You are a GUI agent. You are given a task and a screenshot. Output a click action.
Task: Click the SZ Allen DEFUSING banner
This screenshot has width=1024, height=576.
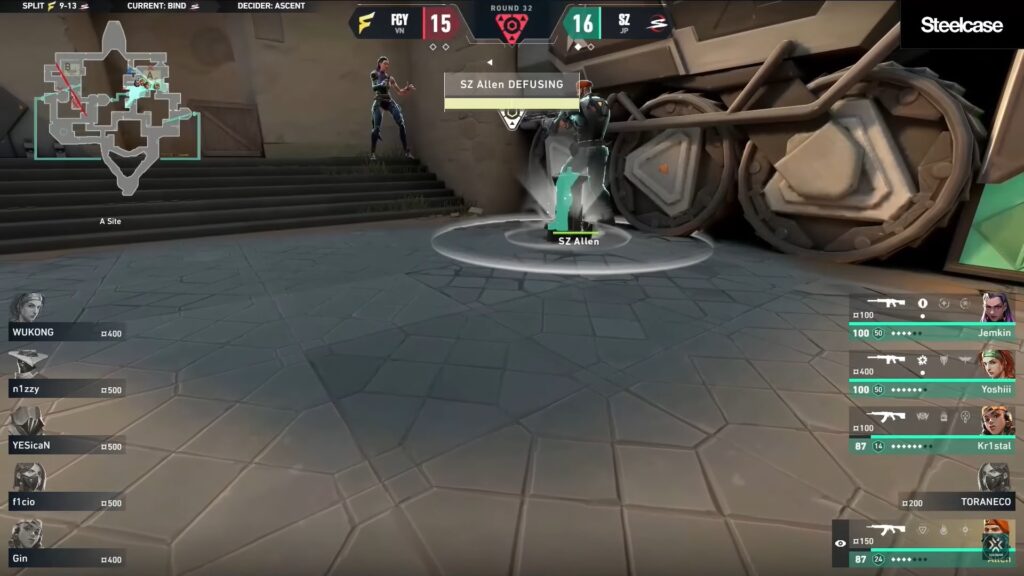[511, 86]
